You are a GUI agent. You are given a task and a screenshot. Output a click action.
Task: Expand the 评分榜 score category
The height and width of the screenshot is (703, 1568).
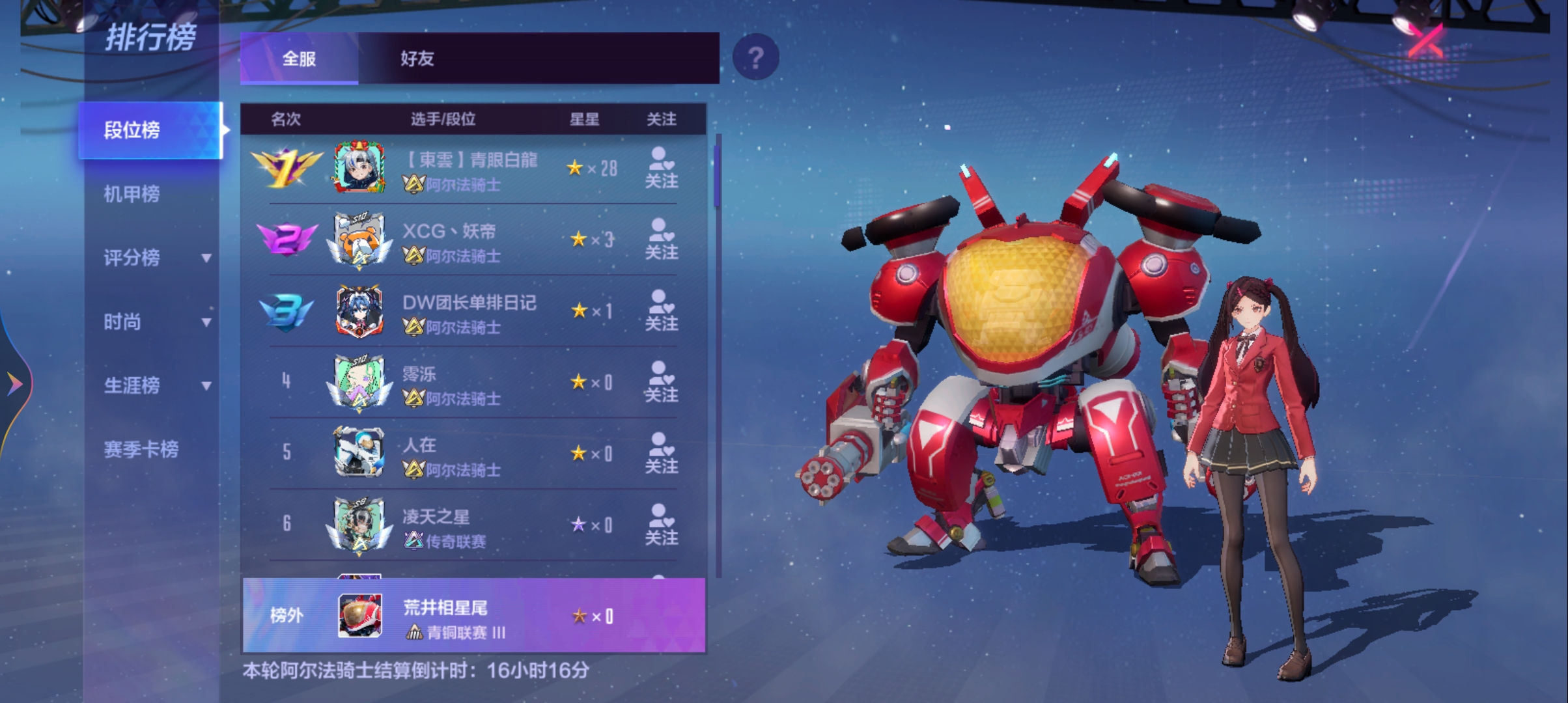point(156,258)
